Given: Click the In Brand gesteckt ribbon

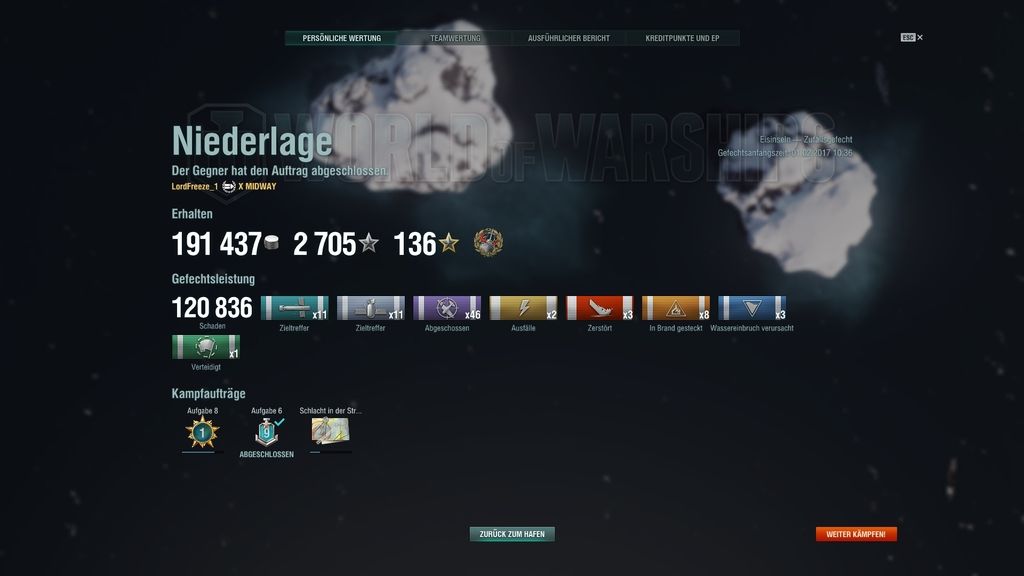Looking at the screenshot, I should [x=675, y=308].
